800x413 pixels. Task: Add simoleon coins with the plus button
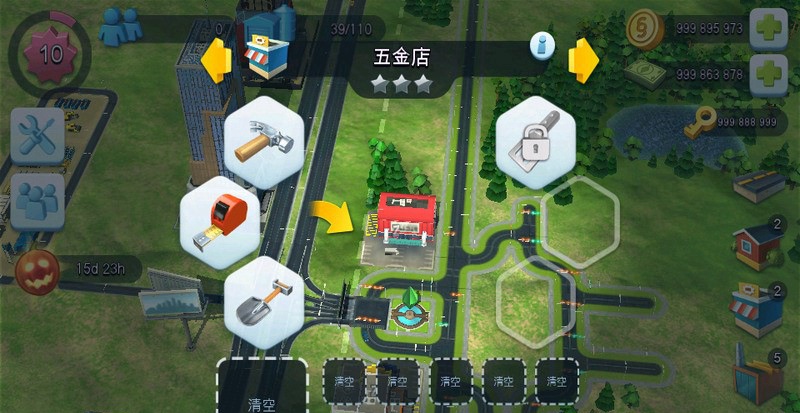tap(768, 28)
